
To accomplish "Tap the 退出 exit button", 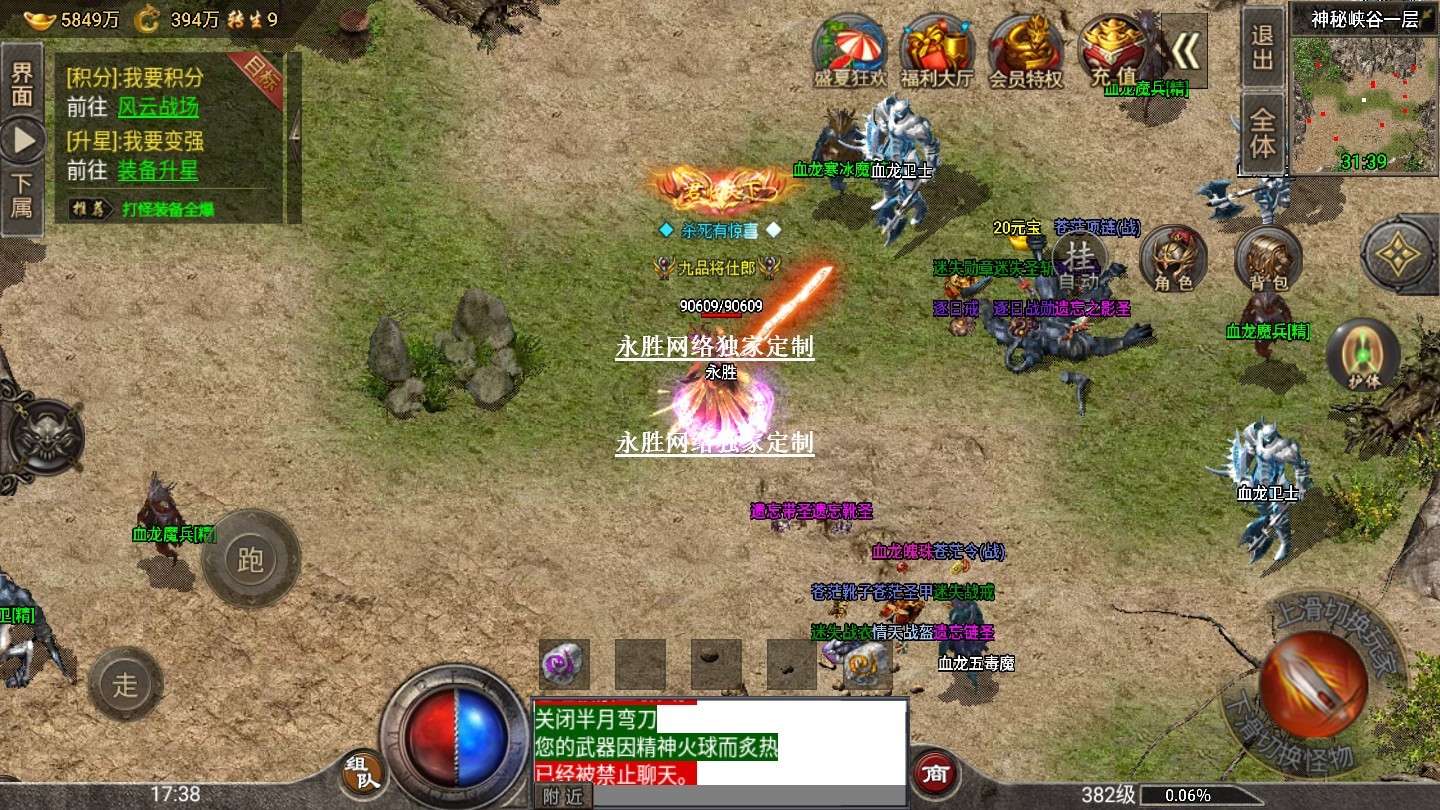I will pos(1263,48).
